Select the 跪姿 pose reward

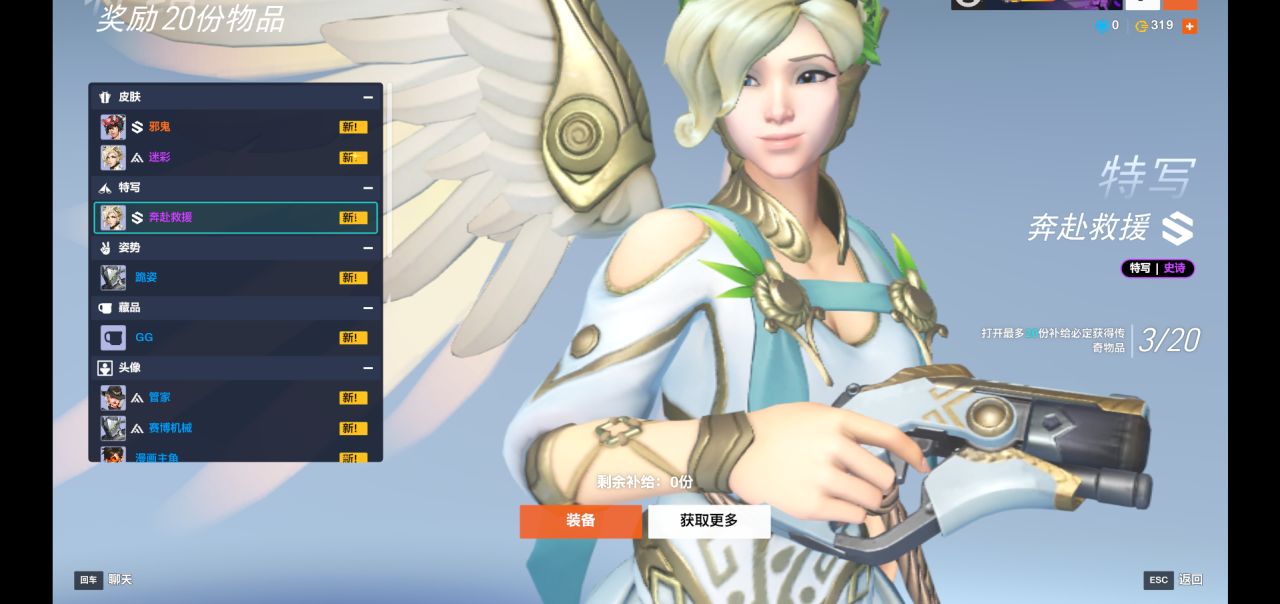pos(235,277)
